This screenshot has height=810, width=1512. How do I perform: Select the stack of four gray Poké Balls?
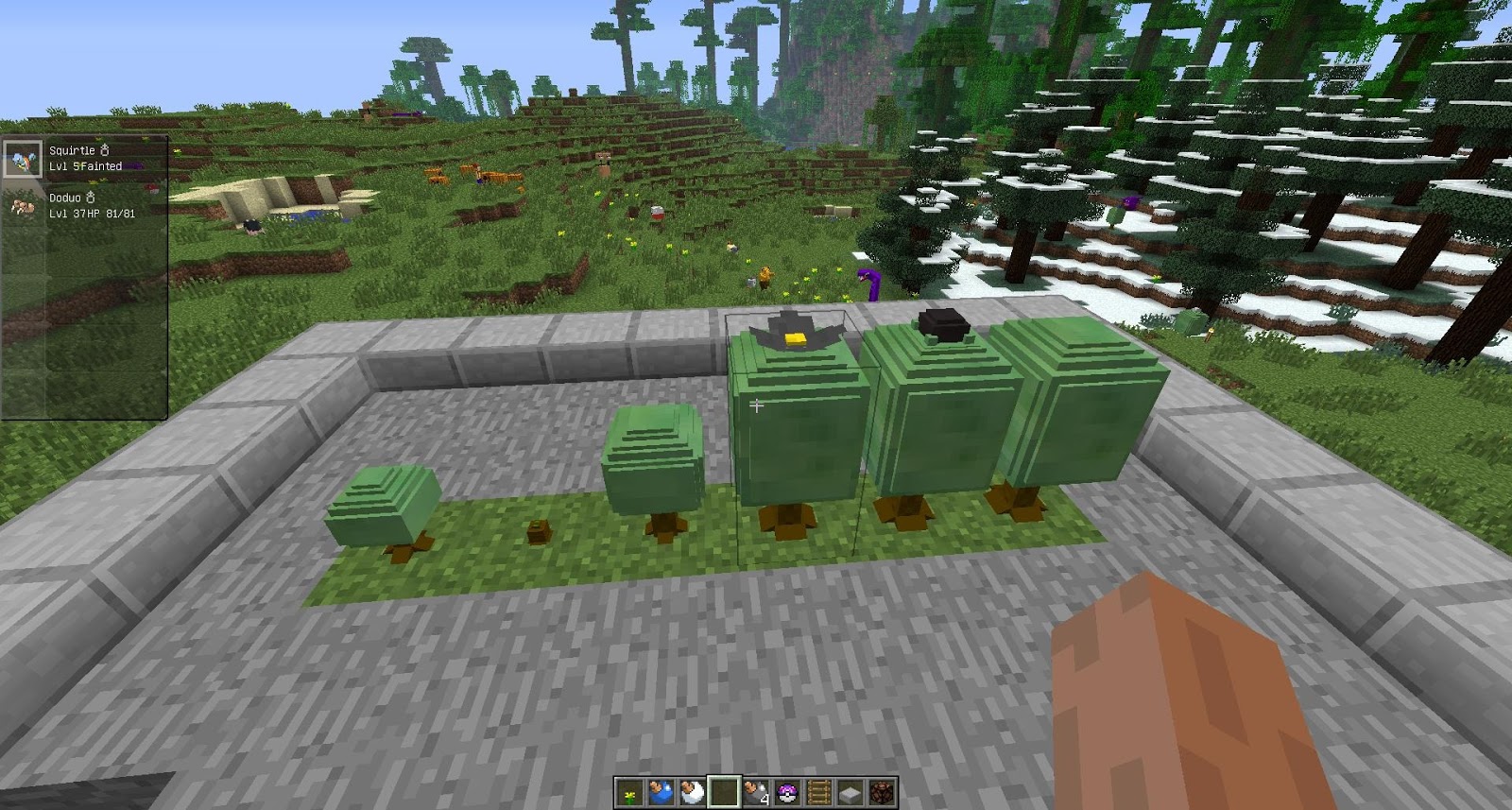[x=756, y=792]
